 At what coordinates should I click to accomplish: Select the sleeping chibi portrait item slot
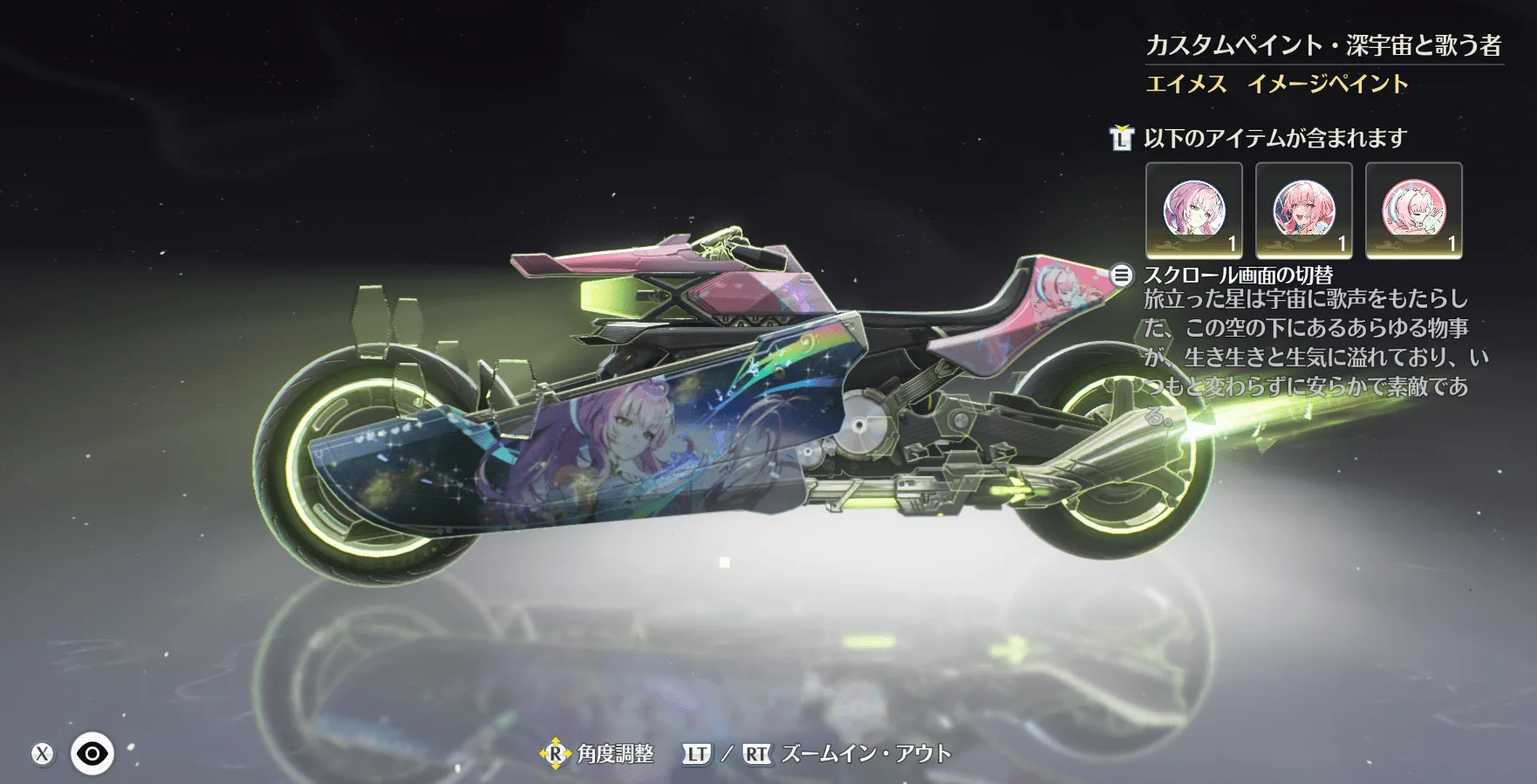click(x=1413, y=210)
